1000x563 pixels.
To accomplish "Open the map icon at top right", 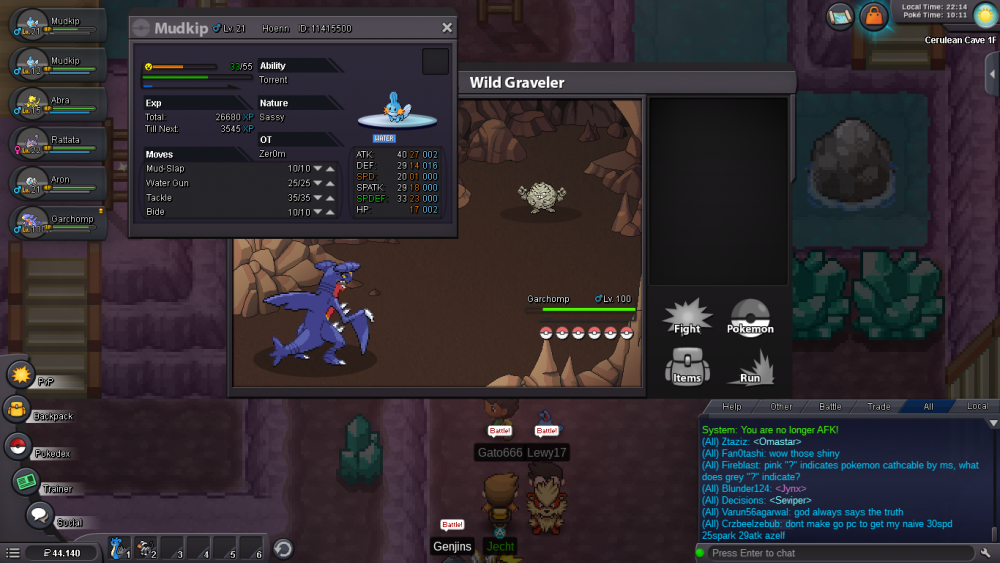I will tap(840, 16).
